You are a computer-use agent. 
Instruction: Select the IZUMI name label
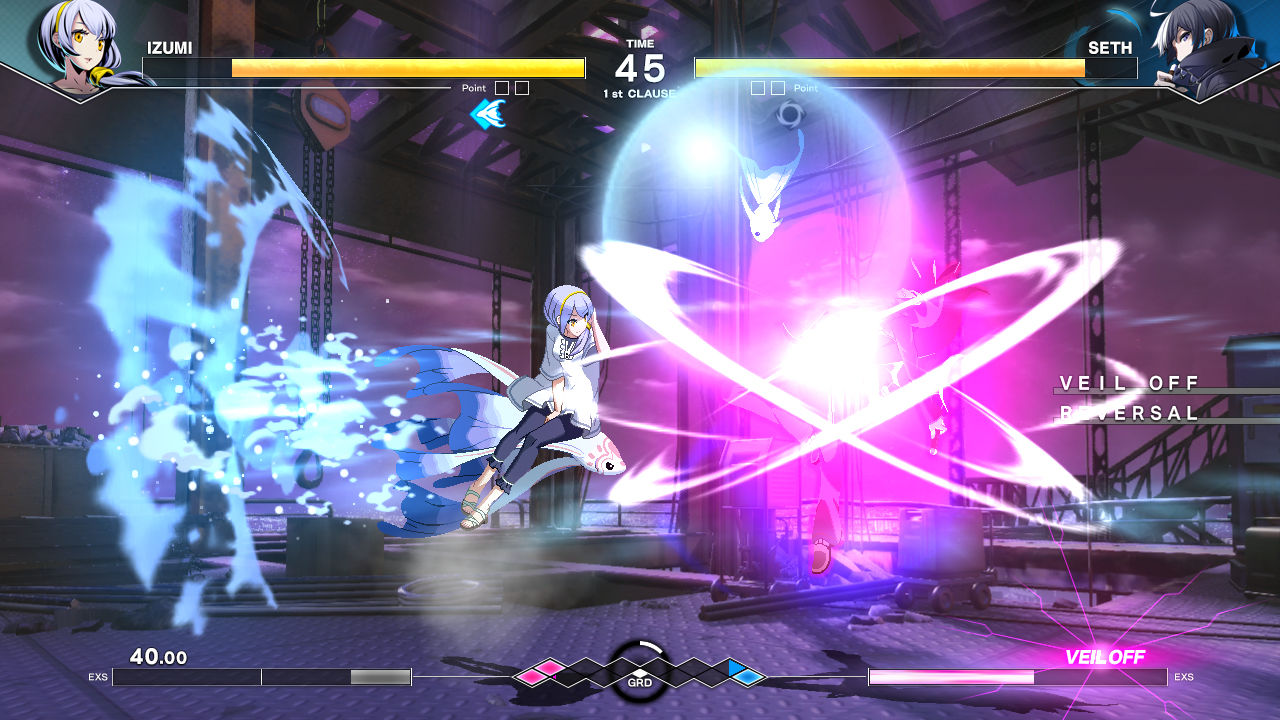(172, 48)
